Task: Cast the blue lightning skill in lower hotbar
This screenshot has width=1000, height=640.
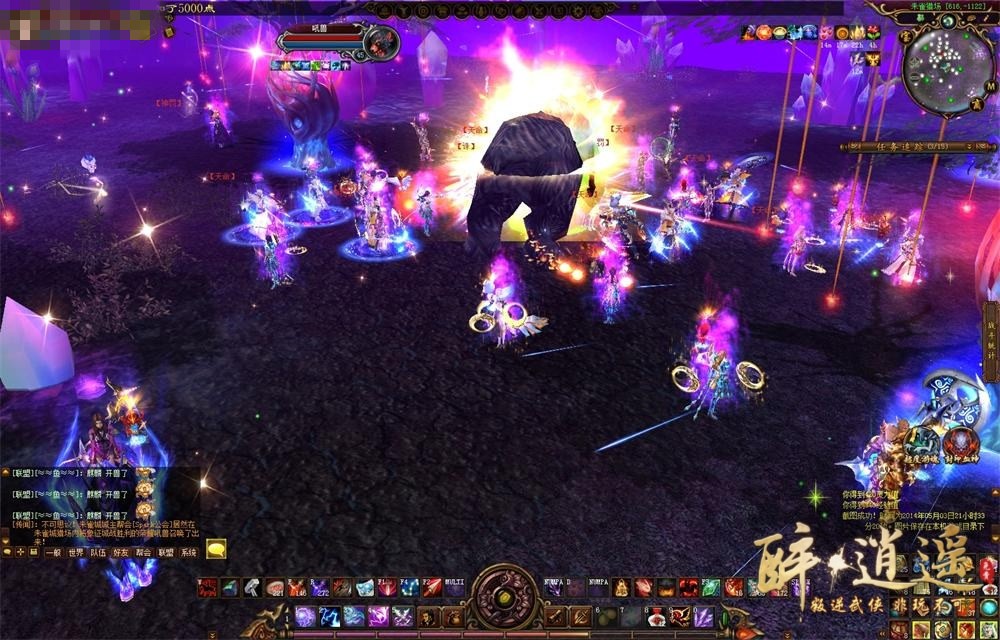Action: (331, 616)
